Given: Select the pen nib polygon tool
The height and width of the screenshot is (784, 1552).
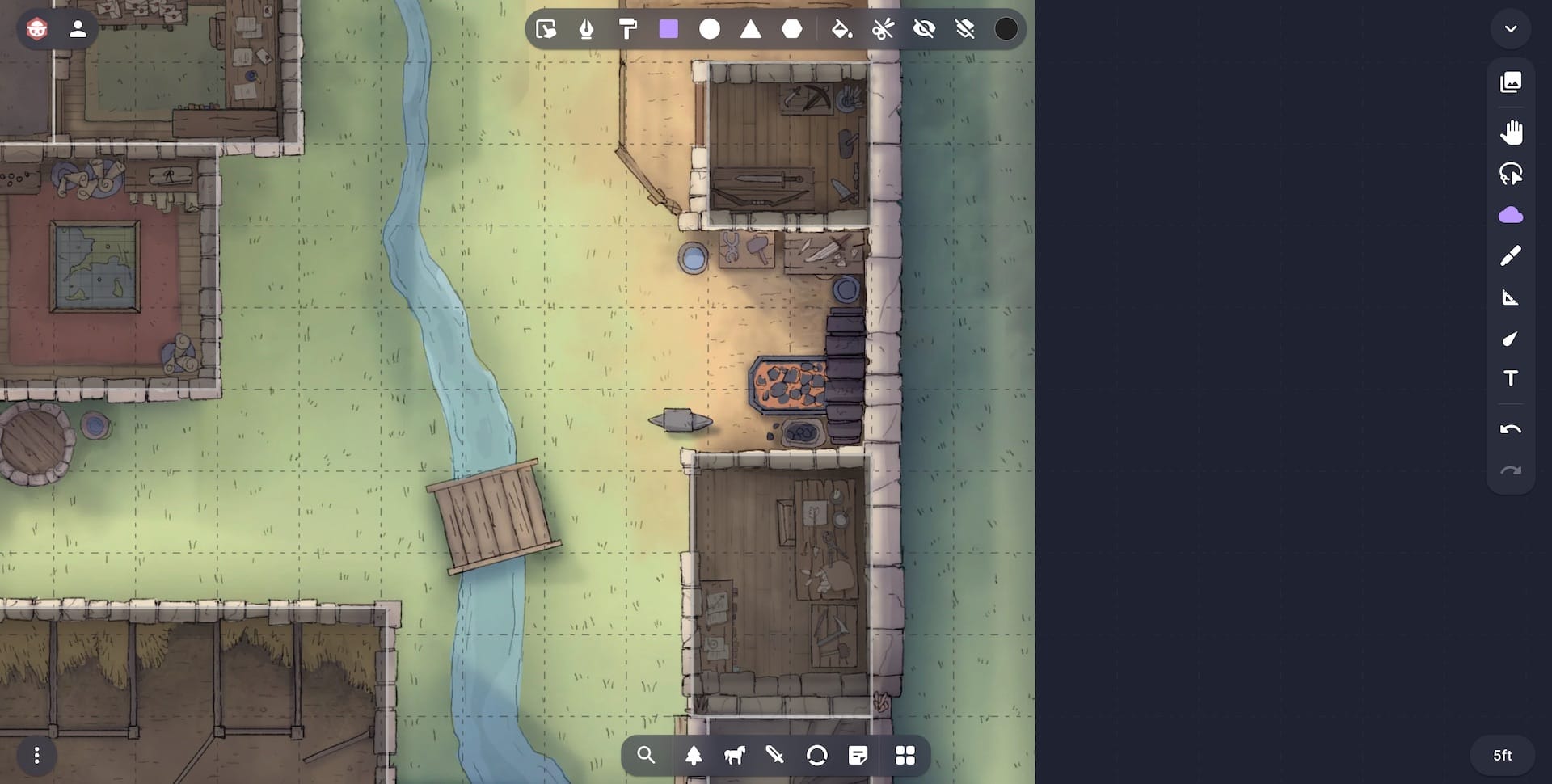Looking at the screenshot, I should pos(587,29).
